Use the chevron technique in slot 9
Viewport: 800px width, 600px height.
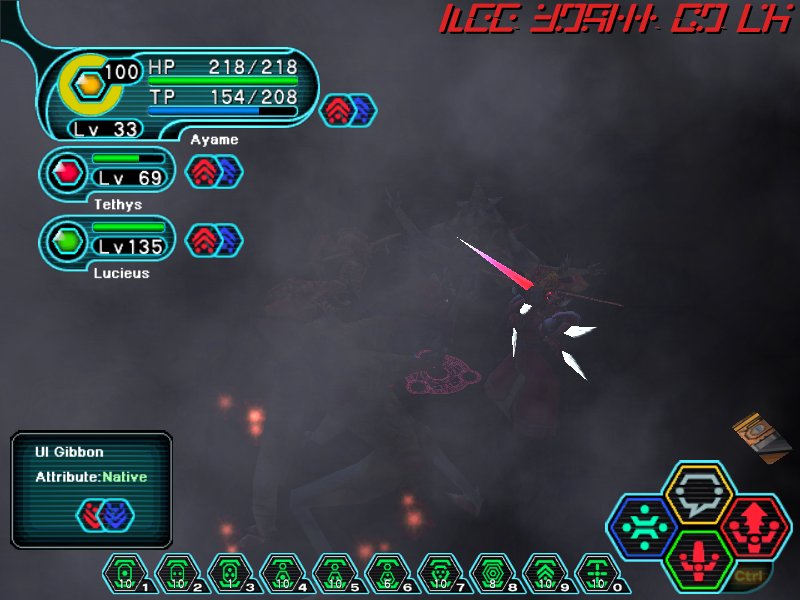(544, 574)
